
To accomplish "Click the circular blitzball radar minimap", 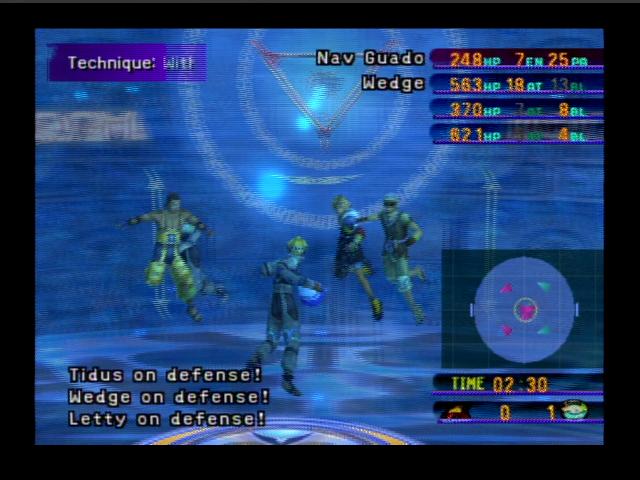I will (525, 310).
